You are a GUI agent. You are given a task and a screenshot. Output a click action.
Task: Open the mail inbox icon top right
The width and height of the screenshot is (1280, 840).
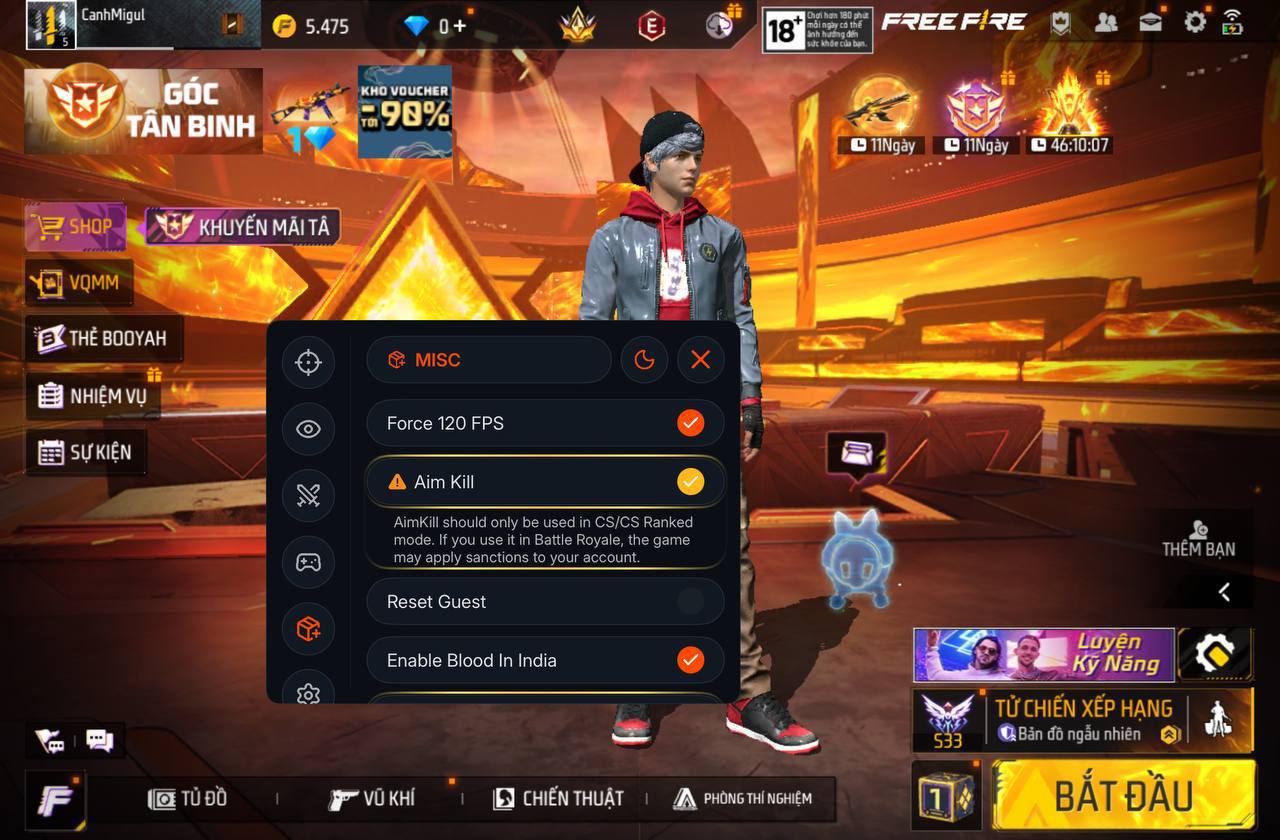pos(1150,20)
